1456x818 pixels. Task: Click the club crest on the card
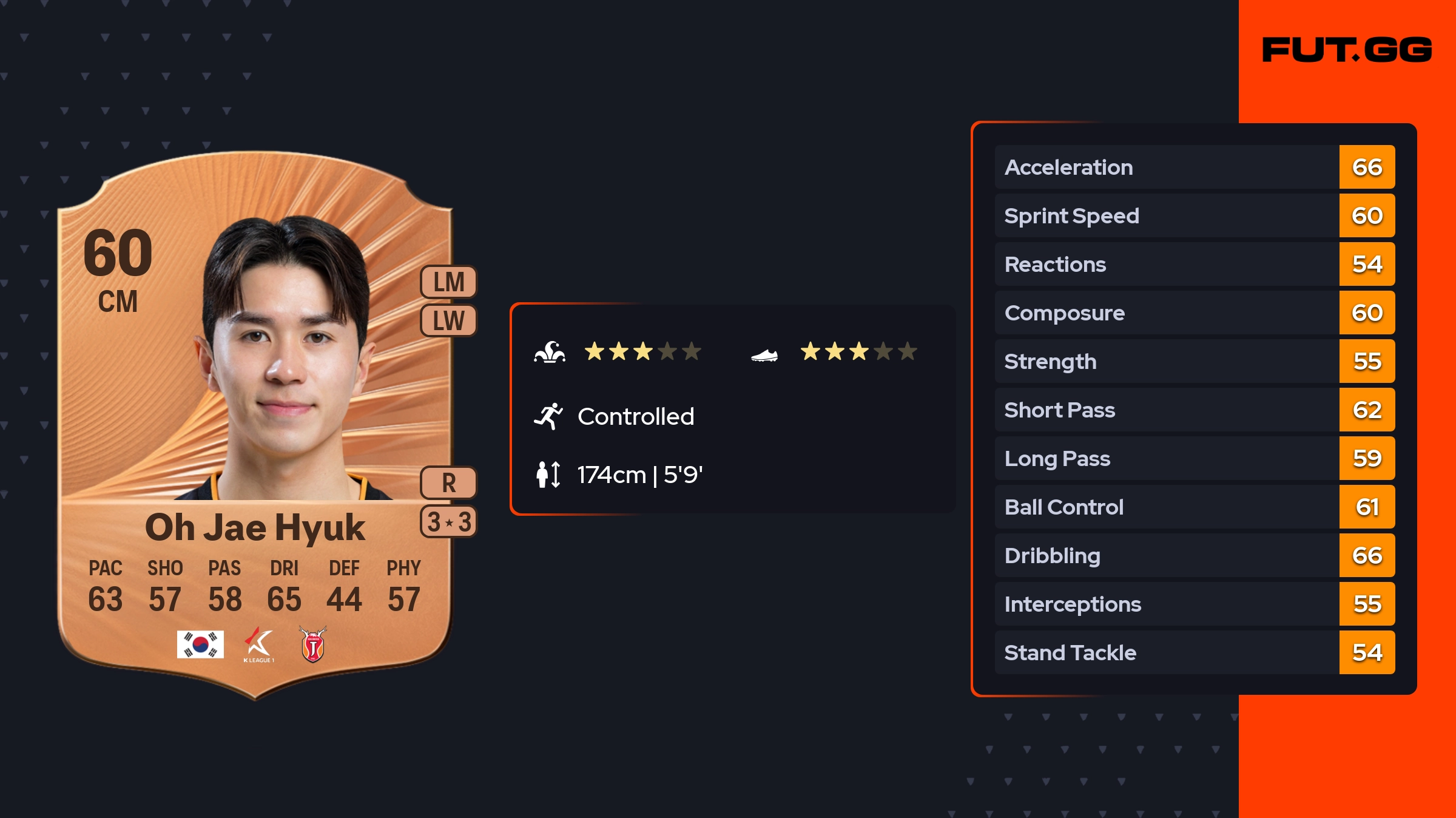point(313,644)
